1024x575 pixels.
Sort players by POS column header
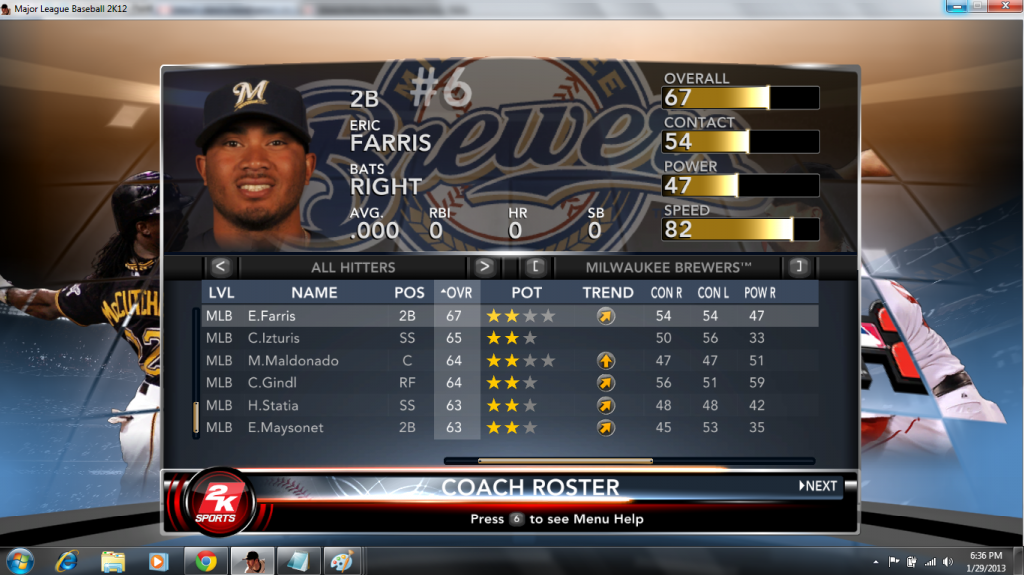pyautogui.click(x=408, y=293)
